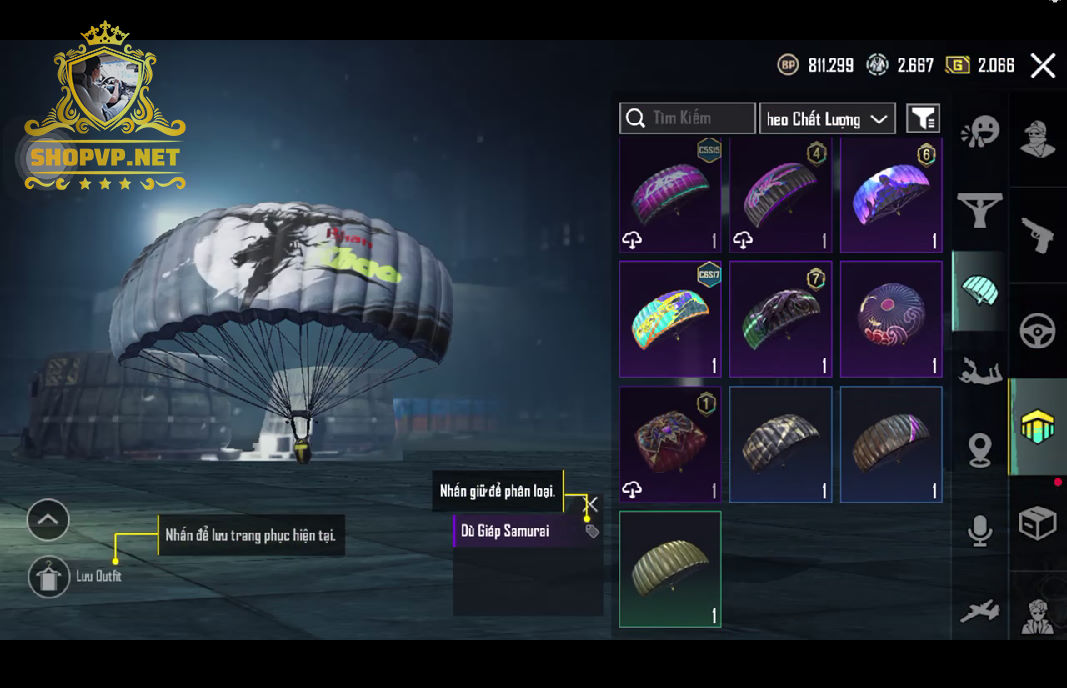Open the box crate tab
Image resolution: width=1067 pixels, height=688 pixels.
point(1037,523)
